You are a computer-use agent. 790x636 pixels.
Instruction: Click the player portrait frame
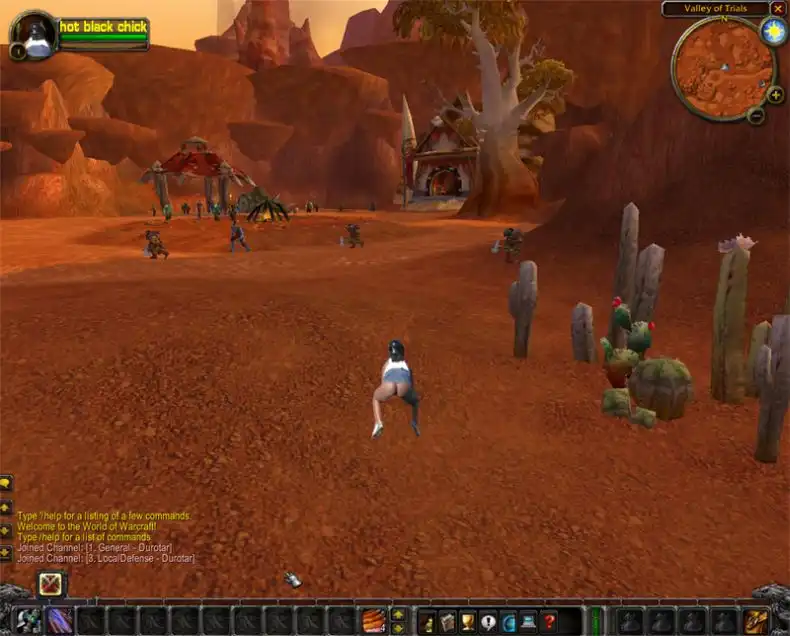pyautogui.click(x=33, y=34)
